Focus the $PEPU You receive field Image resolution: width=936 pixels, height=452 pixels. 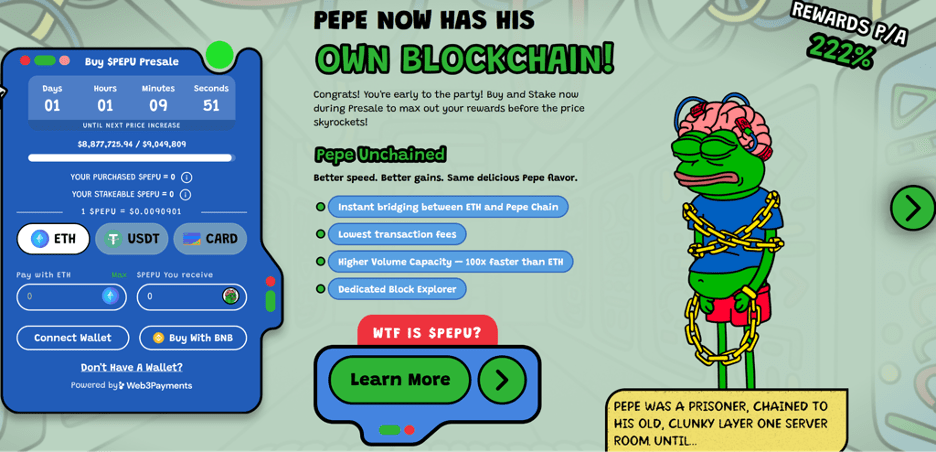[182, 297]
